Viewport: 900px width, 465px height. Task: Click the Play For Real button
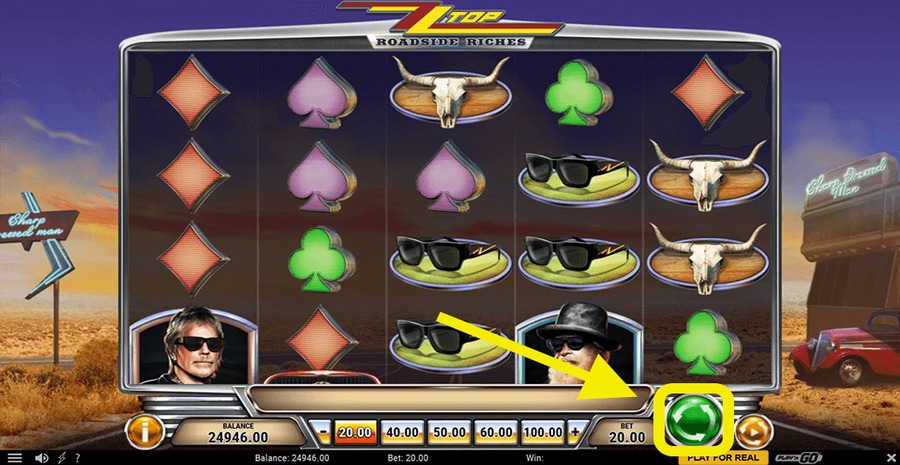click(726, 458)
